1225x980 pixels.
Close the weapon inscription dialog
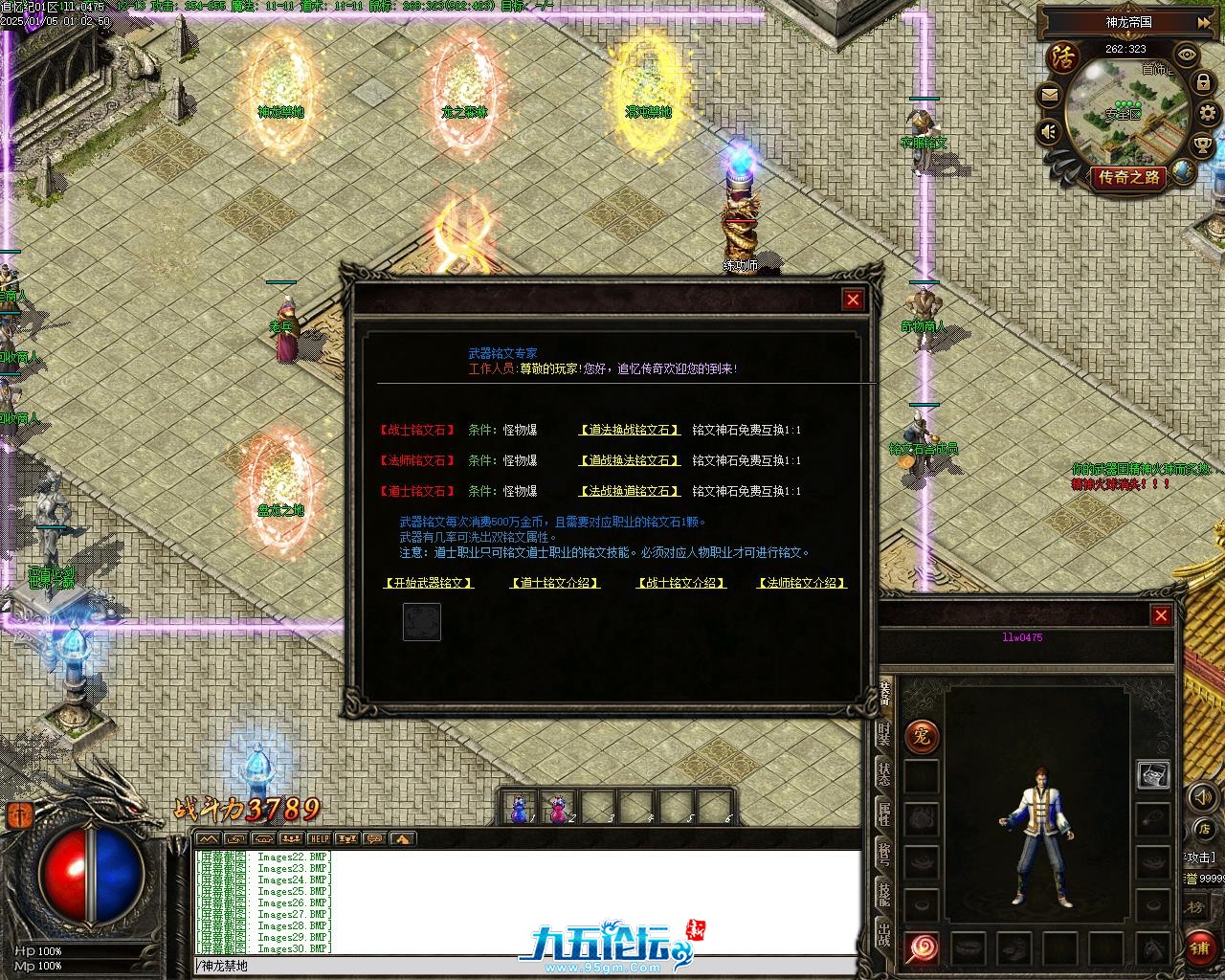click(x=852, y=300)
